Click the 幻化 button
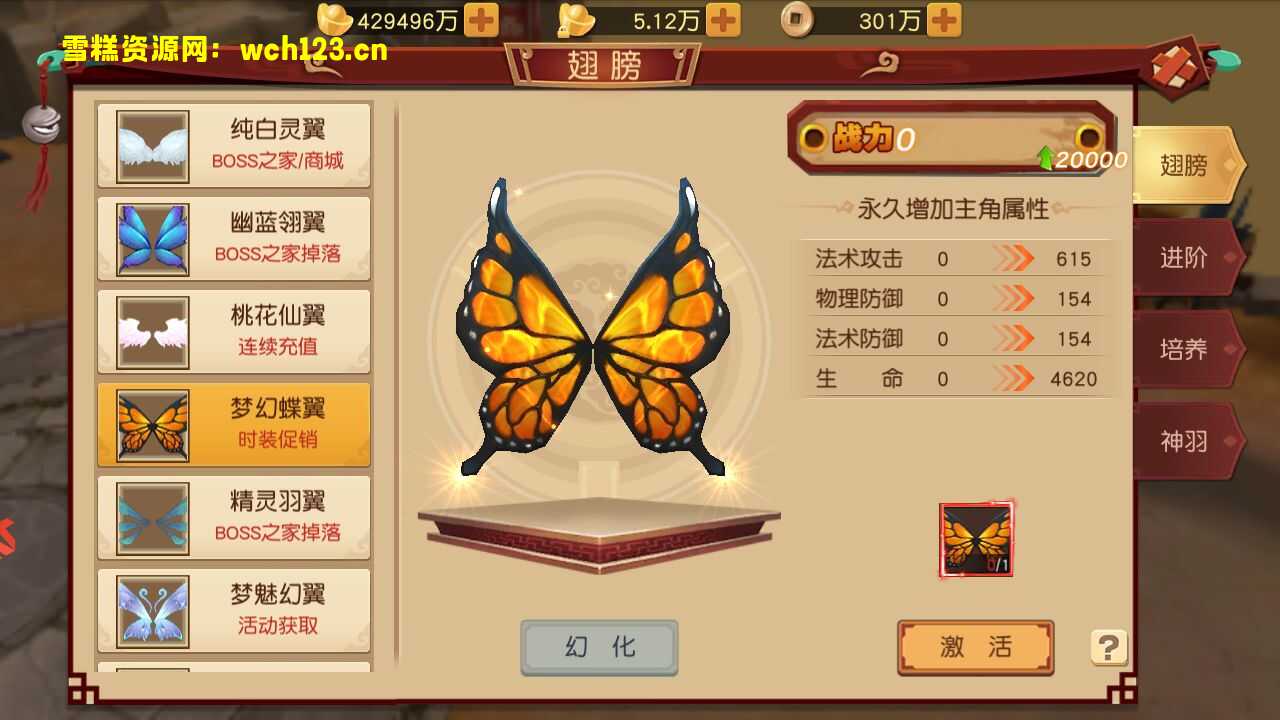1280x720 pixels. click(598, 647)
